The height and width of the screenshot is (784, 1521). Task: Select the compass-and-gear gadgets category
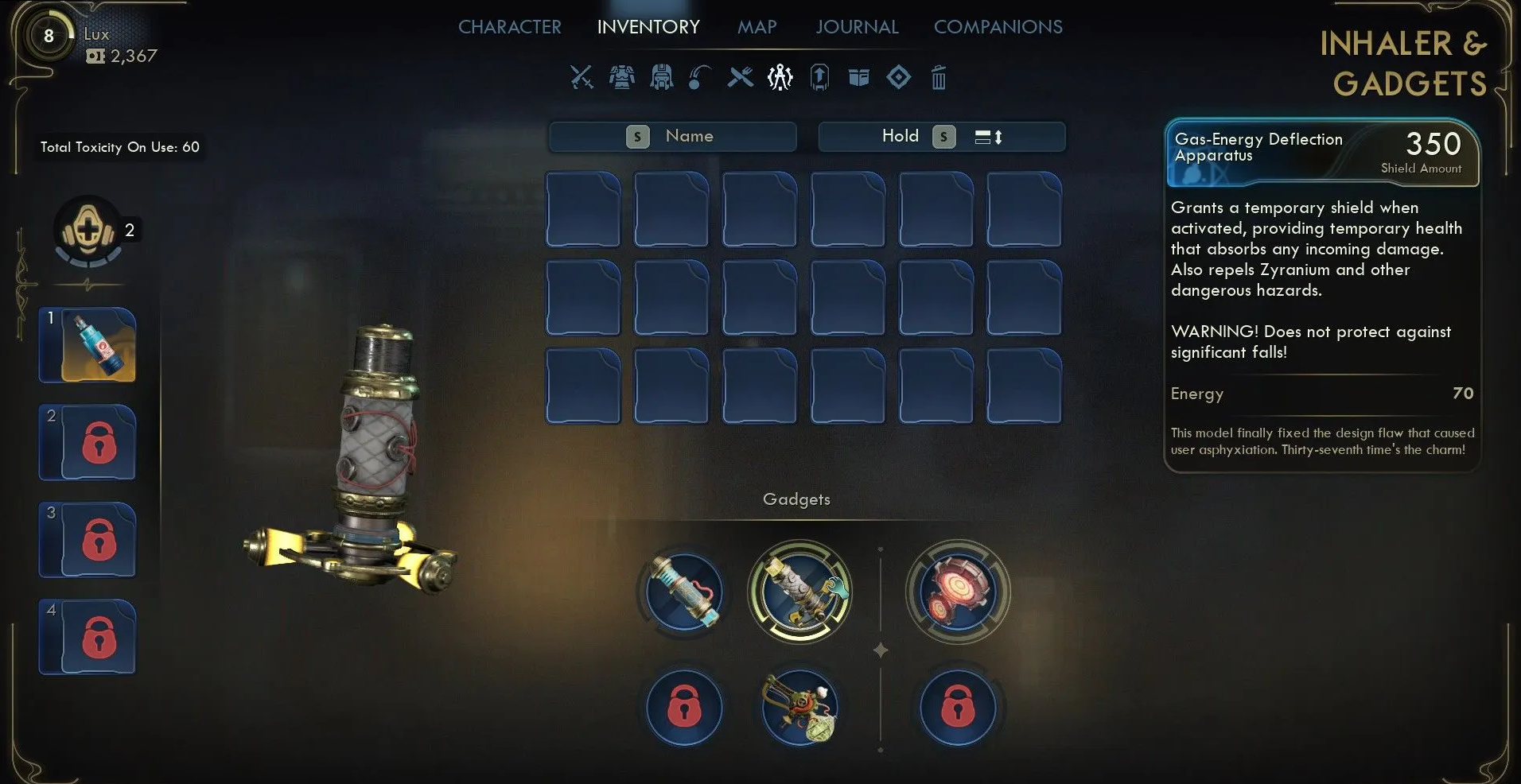pos(780,77)
